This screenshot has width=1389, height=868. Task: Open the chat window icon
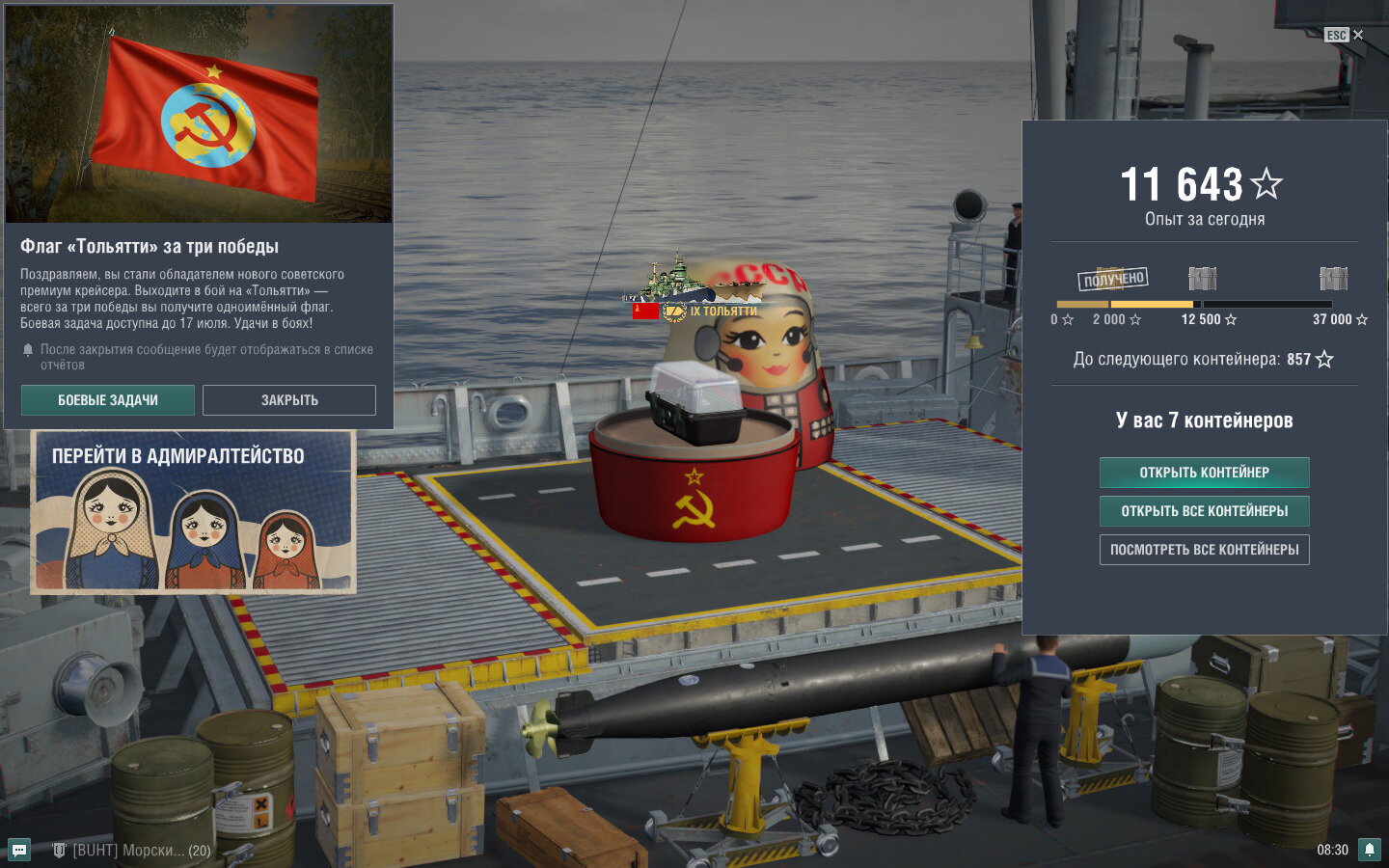click(x=19, y=850)
